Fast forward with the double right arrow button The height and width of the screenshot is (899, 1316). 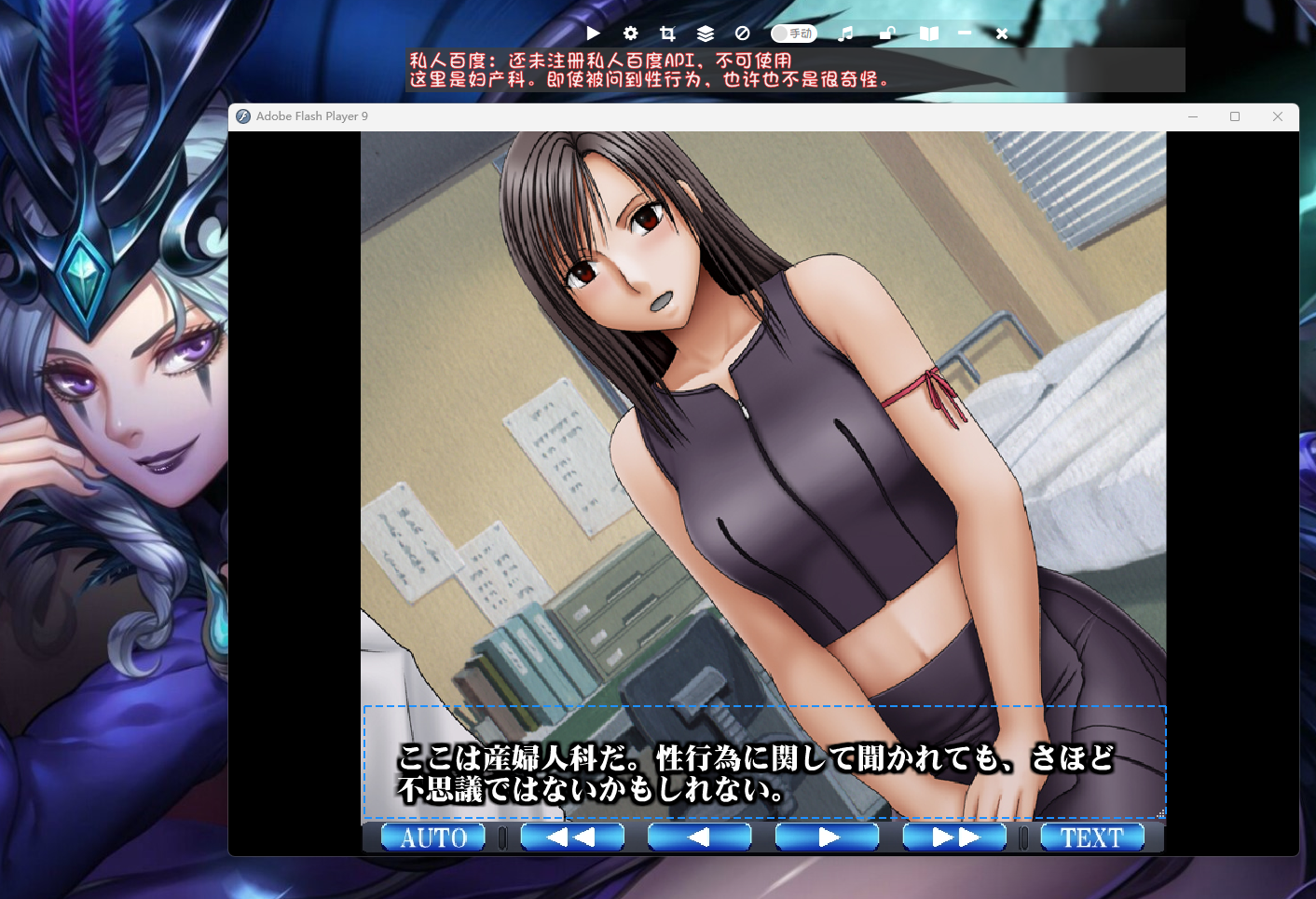[x=954, y=838]
